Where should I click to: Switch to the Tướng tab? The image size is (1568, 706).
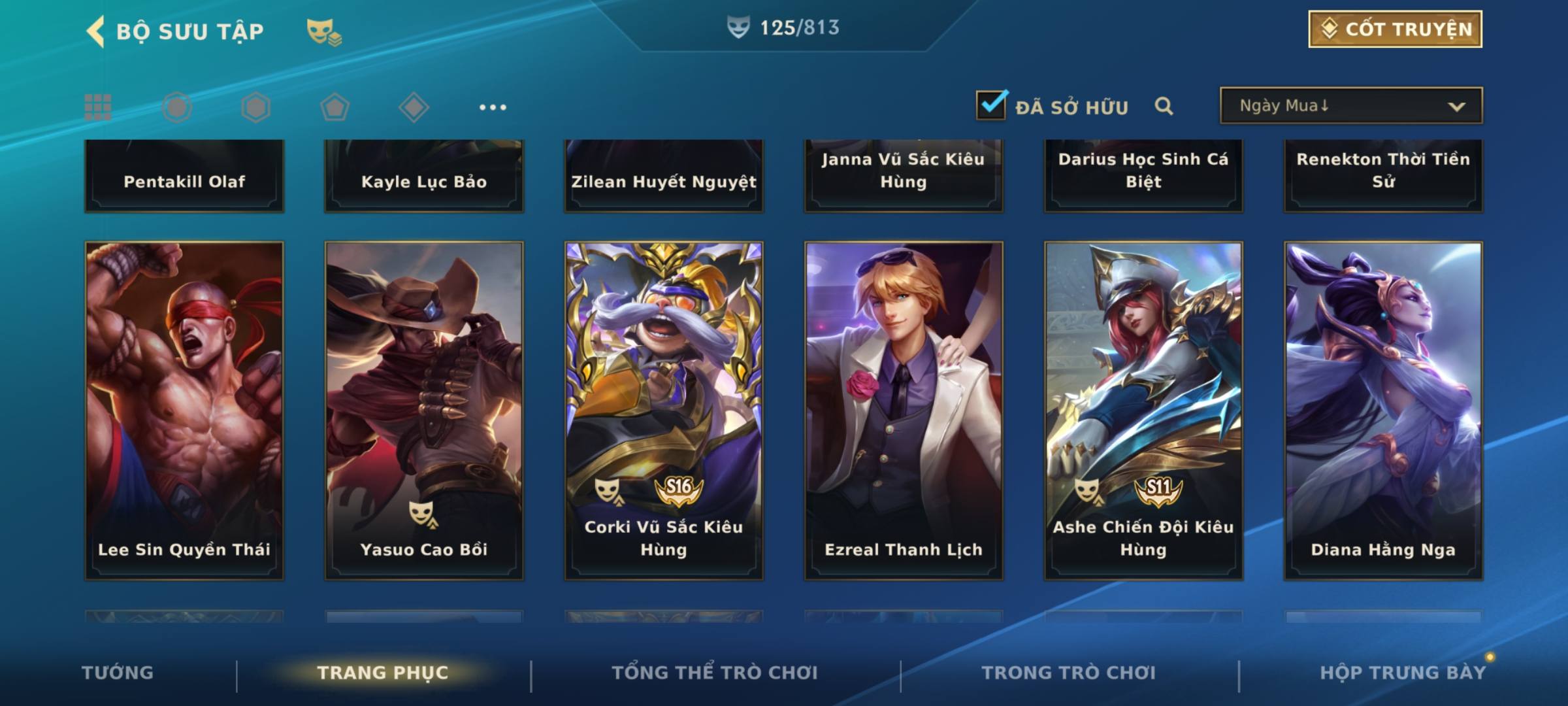point(118,673)
